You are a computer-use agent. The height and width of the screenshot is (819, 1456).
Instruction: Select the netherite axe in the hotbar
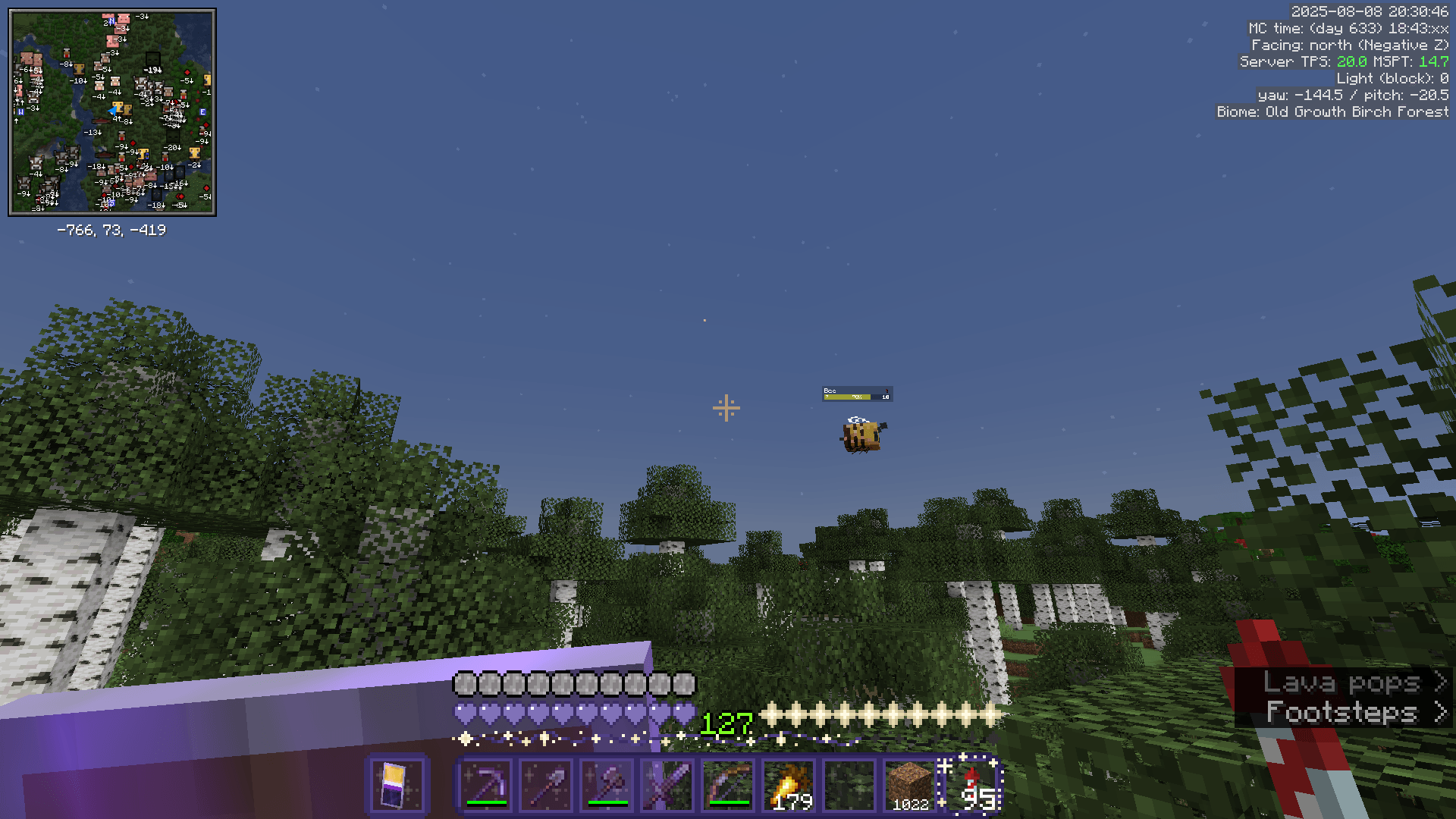tap(607, 785)
